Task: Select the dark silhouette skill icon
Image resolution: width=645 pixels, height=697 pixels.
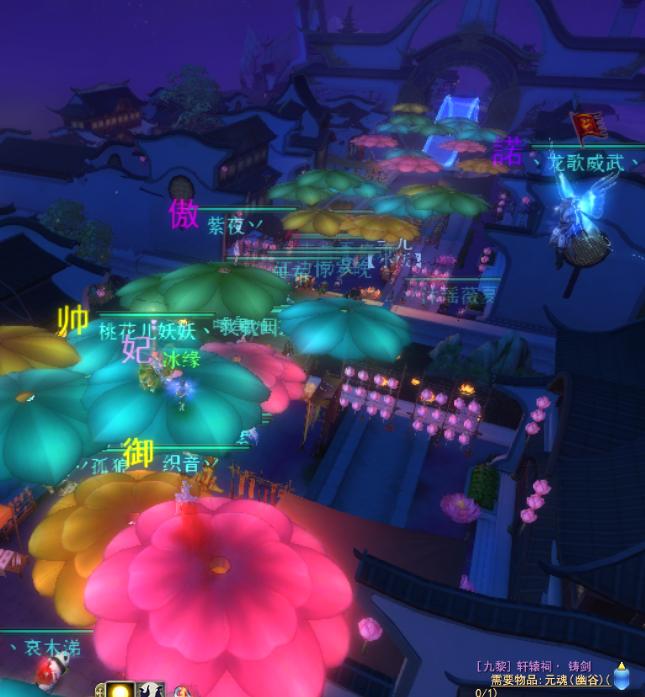Action: point(151,690)
